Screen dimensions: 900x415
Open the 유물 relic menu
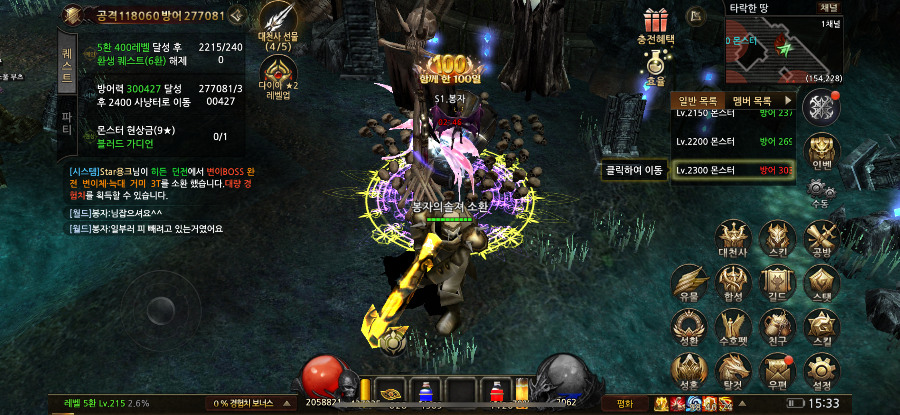point(688,282)
